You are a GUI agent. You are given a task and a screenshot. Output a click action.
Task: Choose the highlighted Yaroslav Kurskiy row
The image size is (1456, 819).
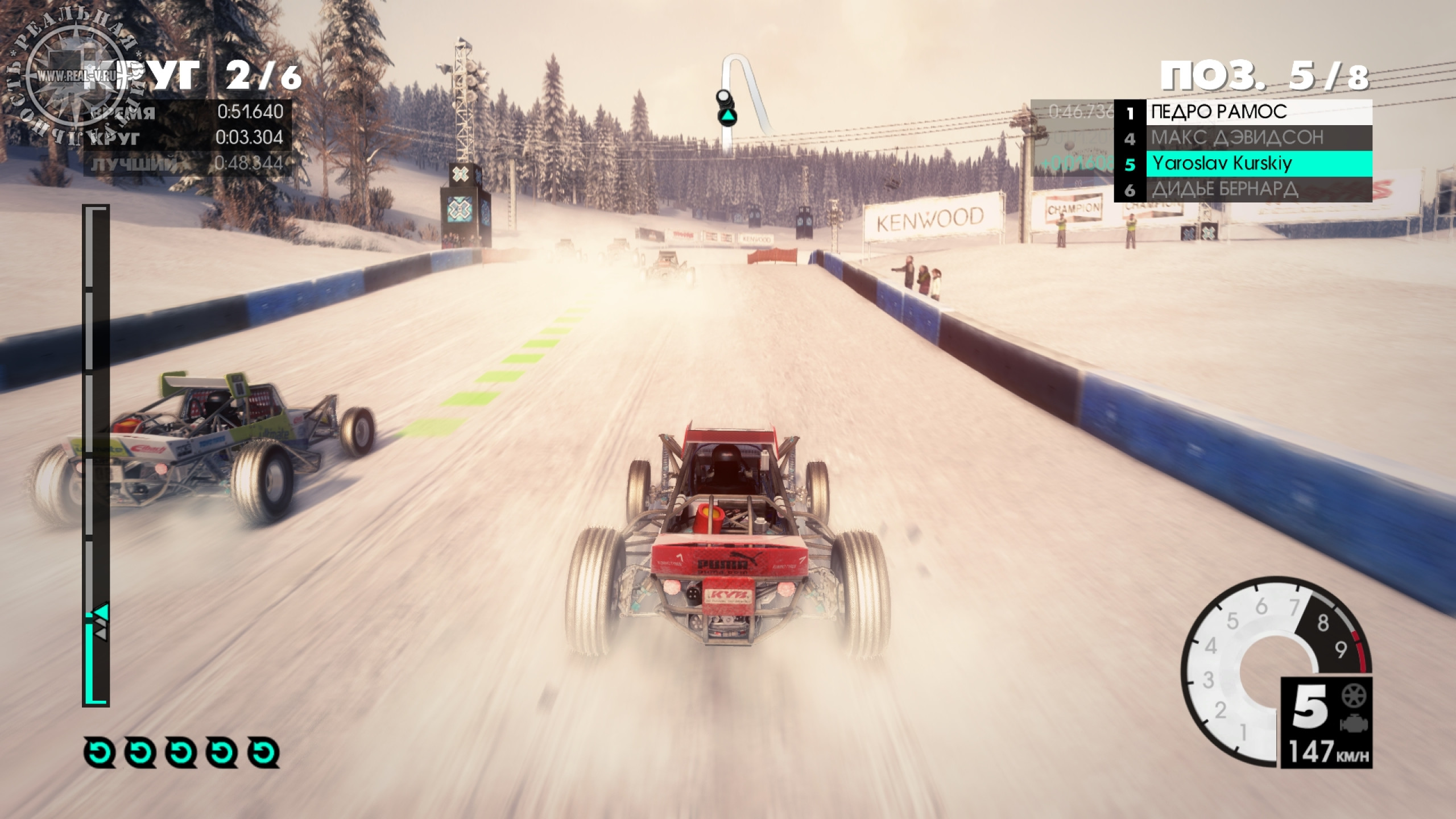[1243, 164]
